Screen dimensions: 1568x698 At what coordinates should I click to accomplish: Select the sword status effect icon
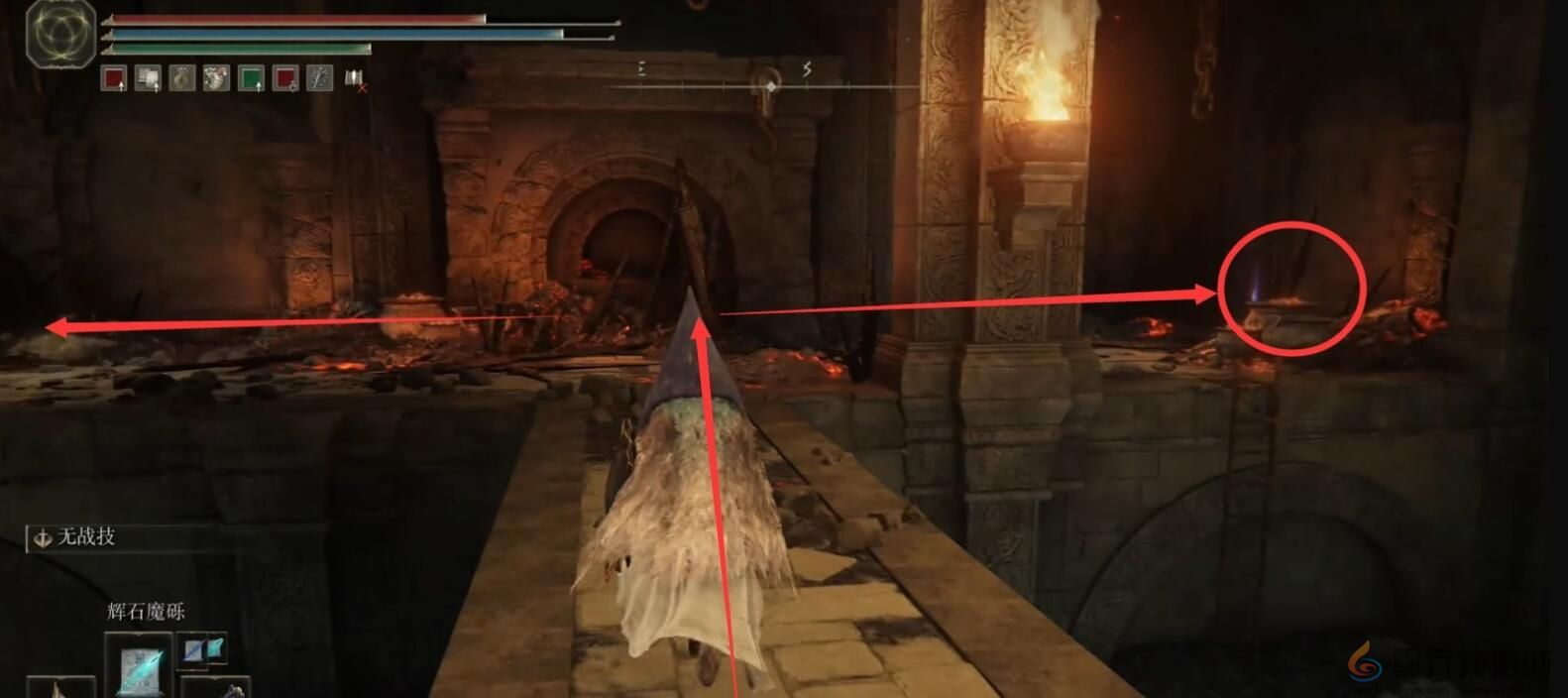click(x=320, y=78)
